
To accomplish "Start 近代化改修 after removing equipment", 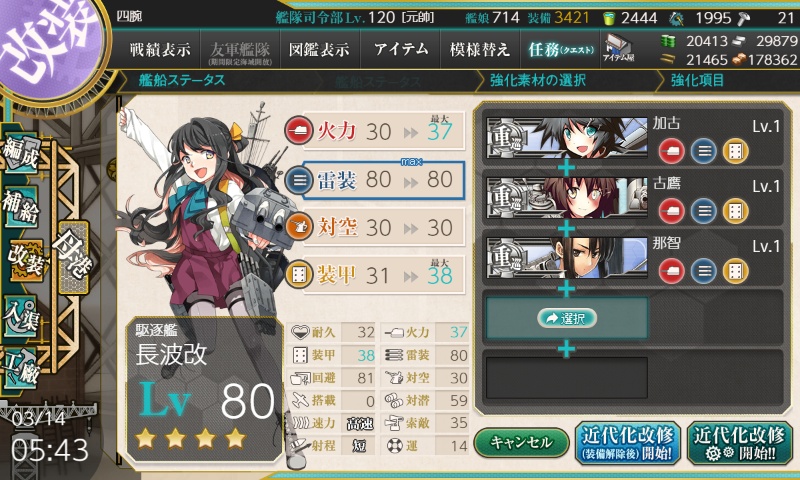I will pos(625,442).
